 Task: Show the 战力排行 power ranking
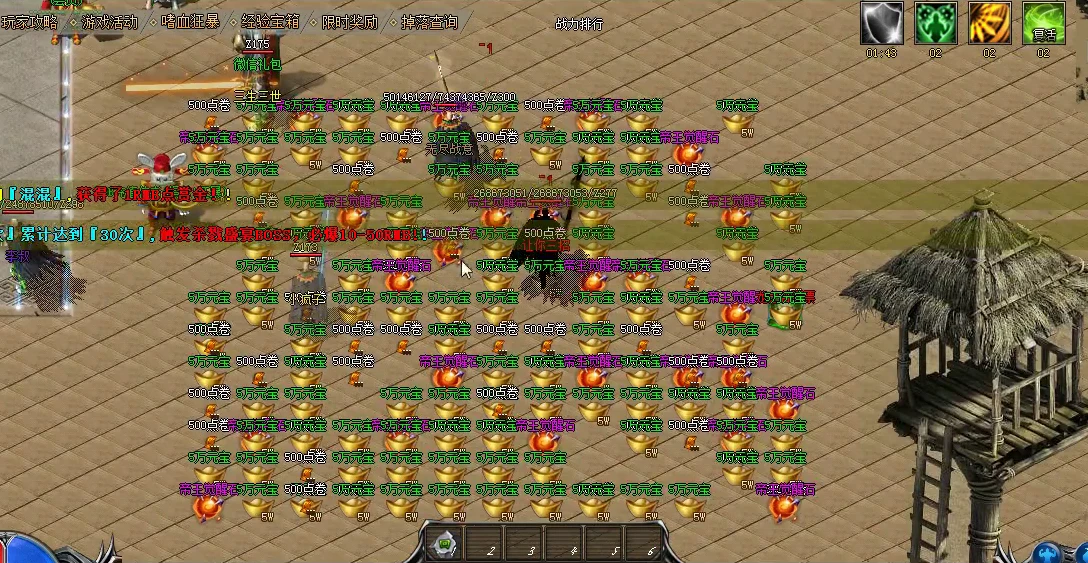(579, 24)
